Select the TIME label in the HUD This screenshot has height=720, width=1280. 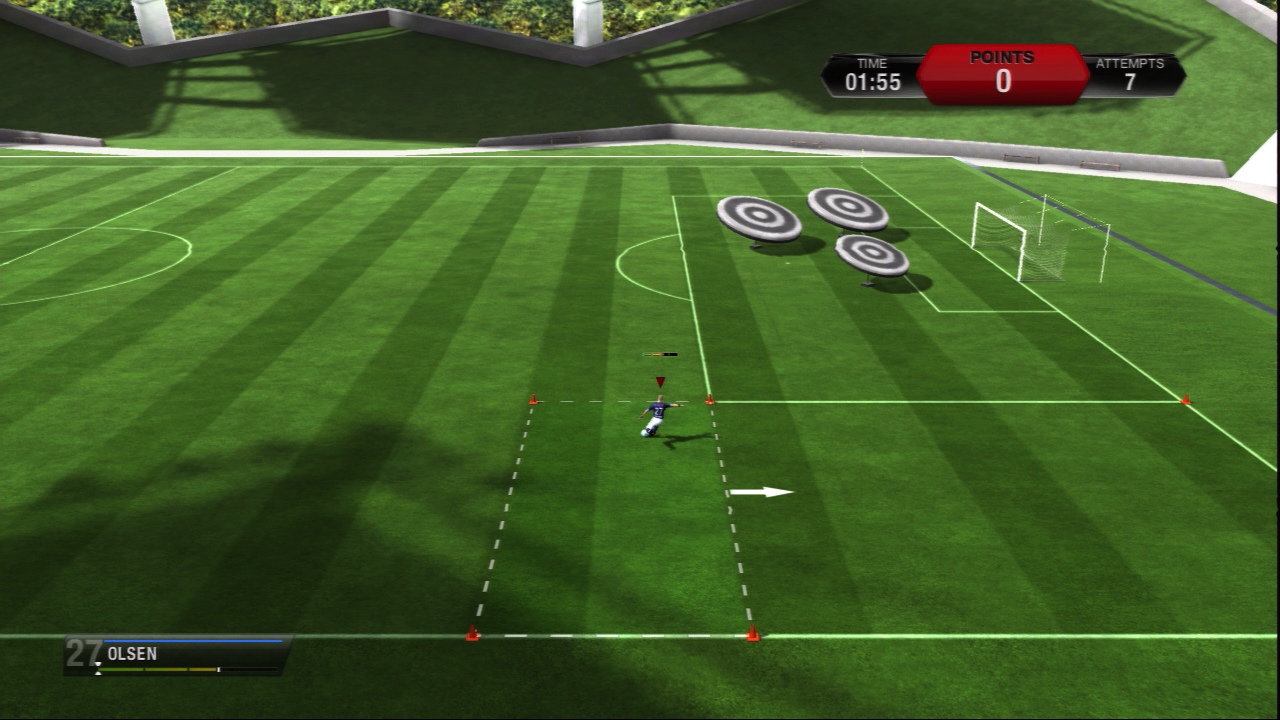click(871, 62)
